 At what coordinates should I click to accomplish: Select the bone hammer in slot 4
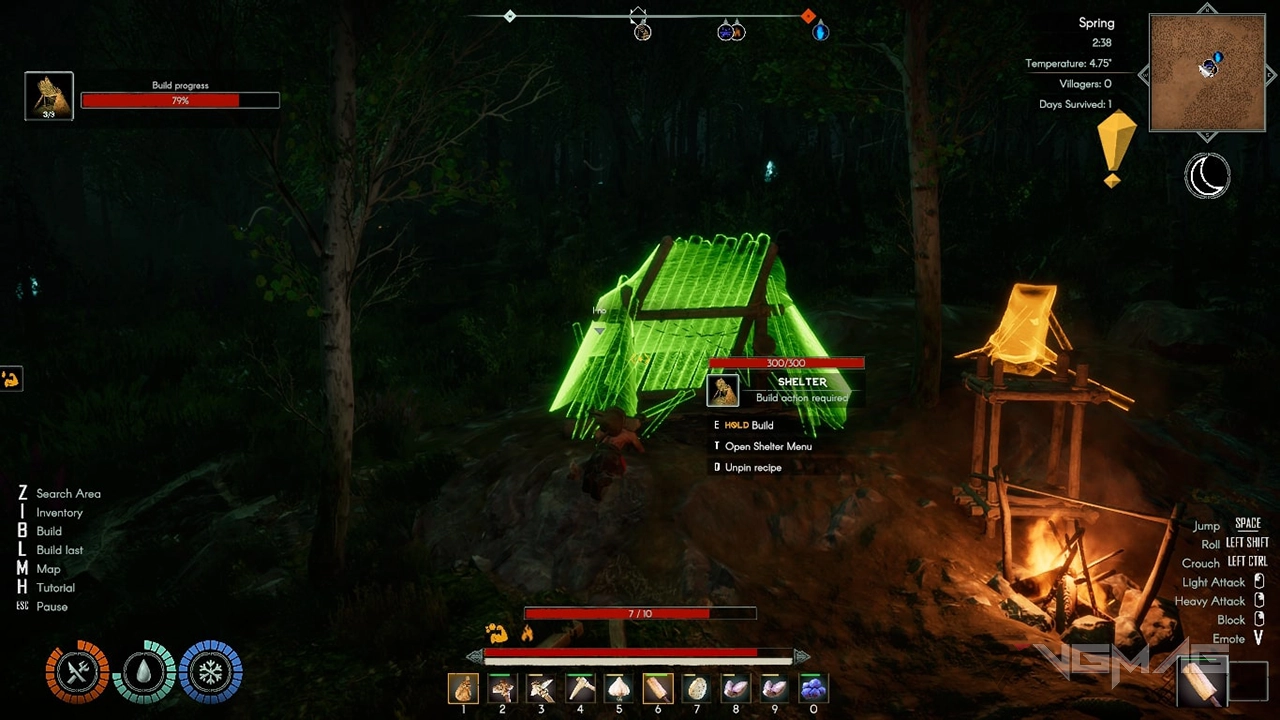tap(580, 688)
